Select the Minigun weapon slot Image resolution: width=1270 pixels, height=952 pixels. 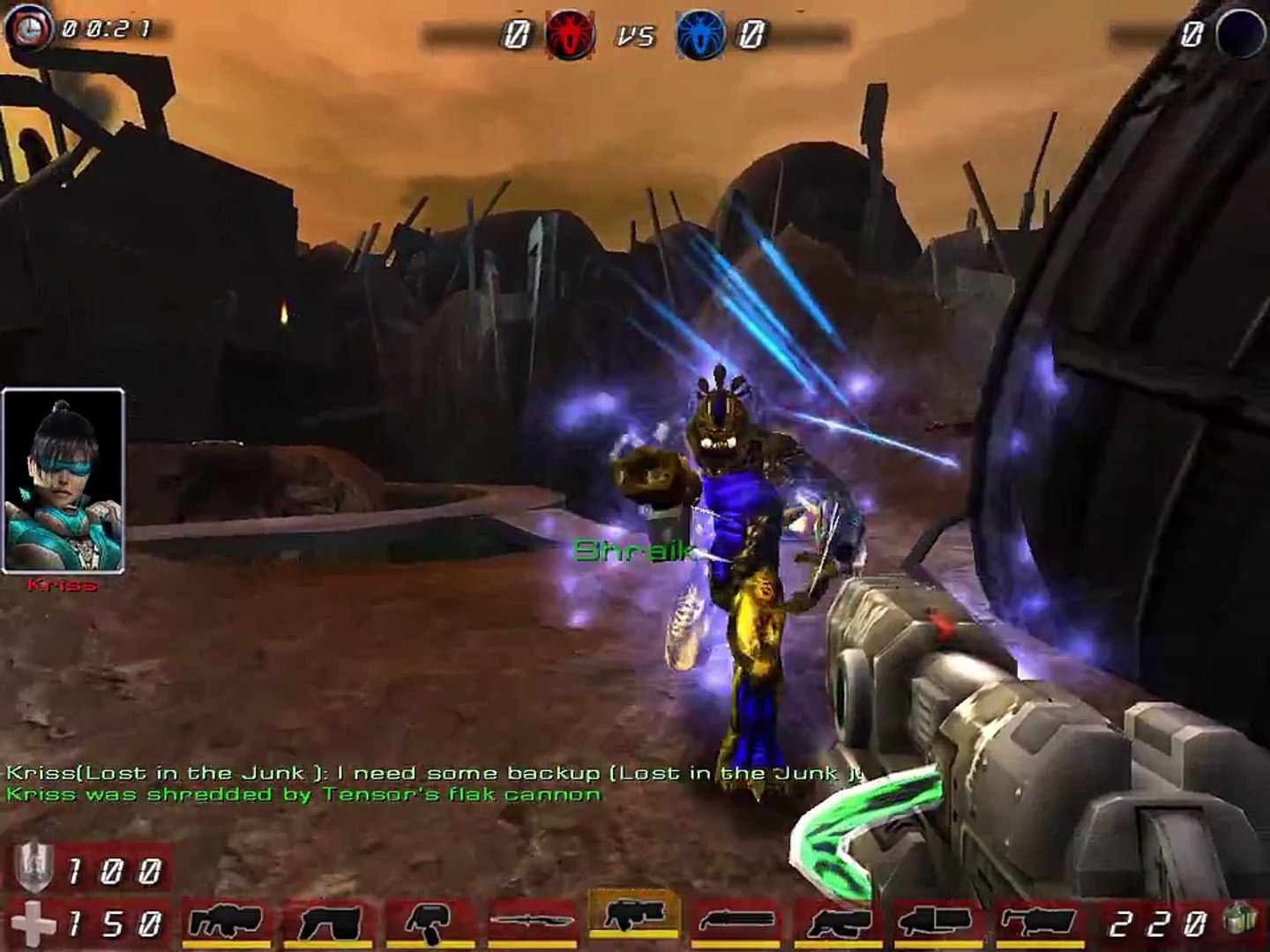[x=736, y=923]
